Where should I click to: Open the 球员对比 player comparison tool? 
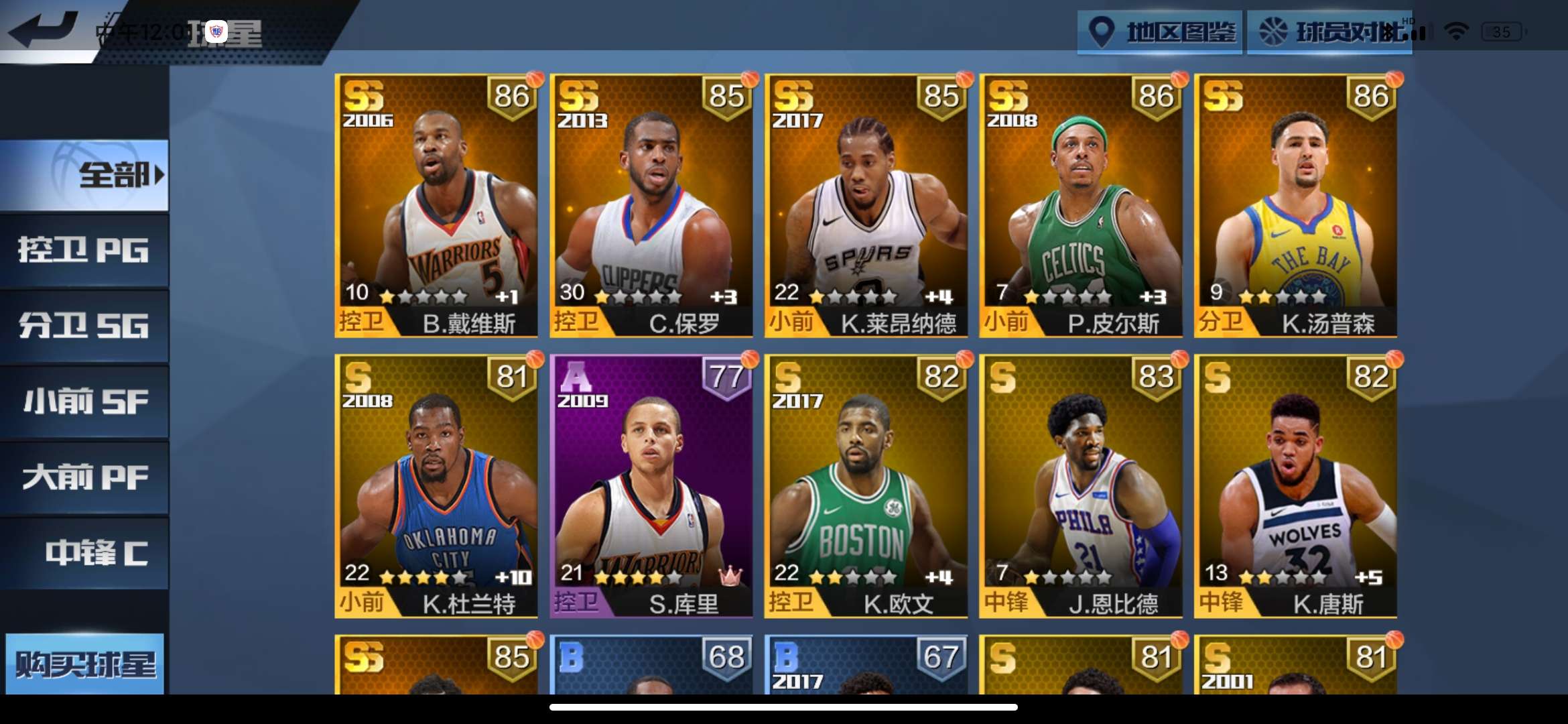pos(1330,31)
